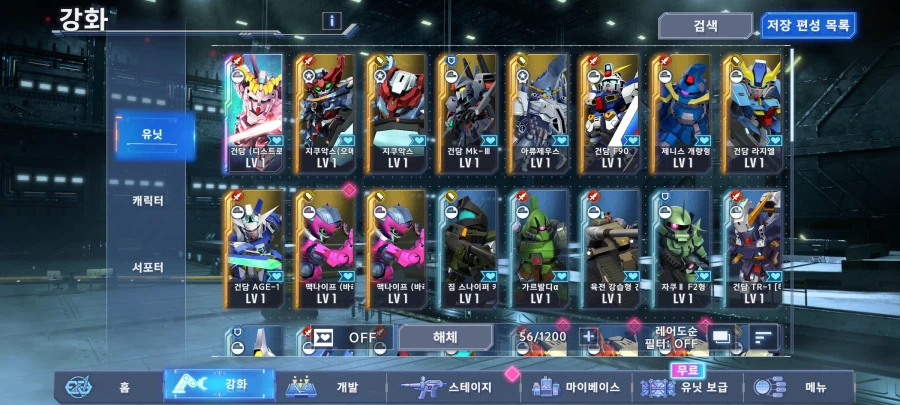900x405 pixels.
Task: Switch to the 유닛 tab
Action: pos(152,135)
